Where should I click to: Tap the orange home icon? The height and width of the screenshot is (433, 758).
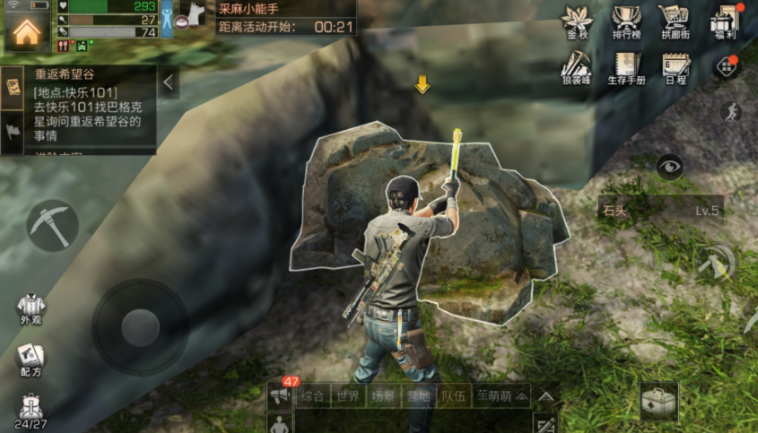(27, 28)
